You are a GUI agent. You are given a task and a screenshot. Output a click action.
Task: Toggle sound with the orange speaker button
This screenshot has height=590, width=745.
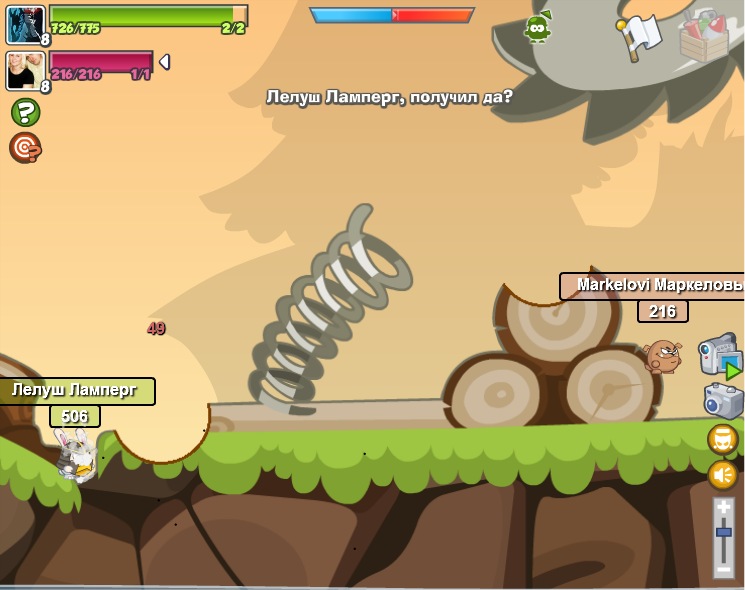tap(723, 475)
